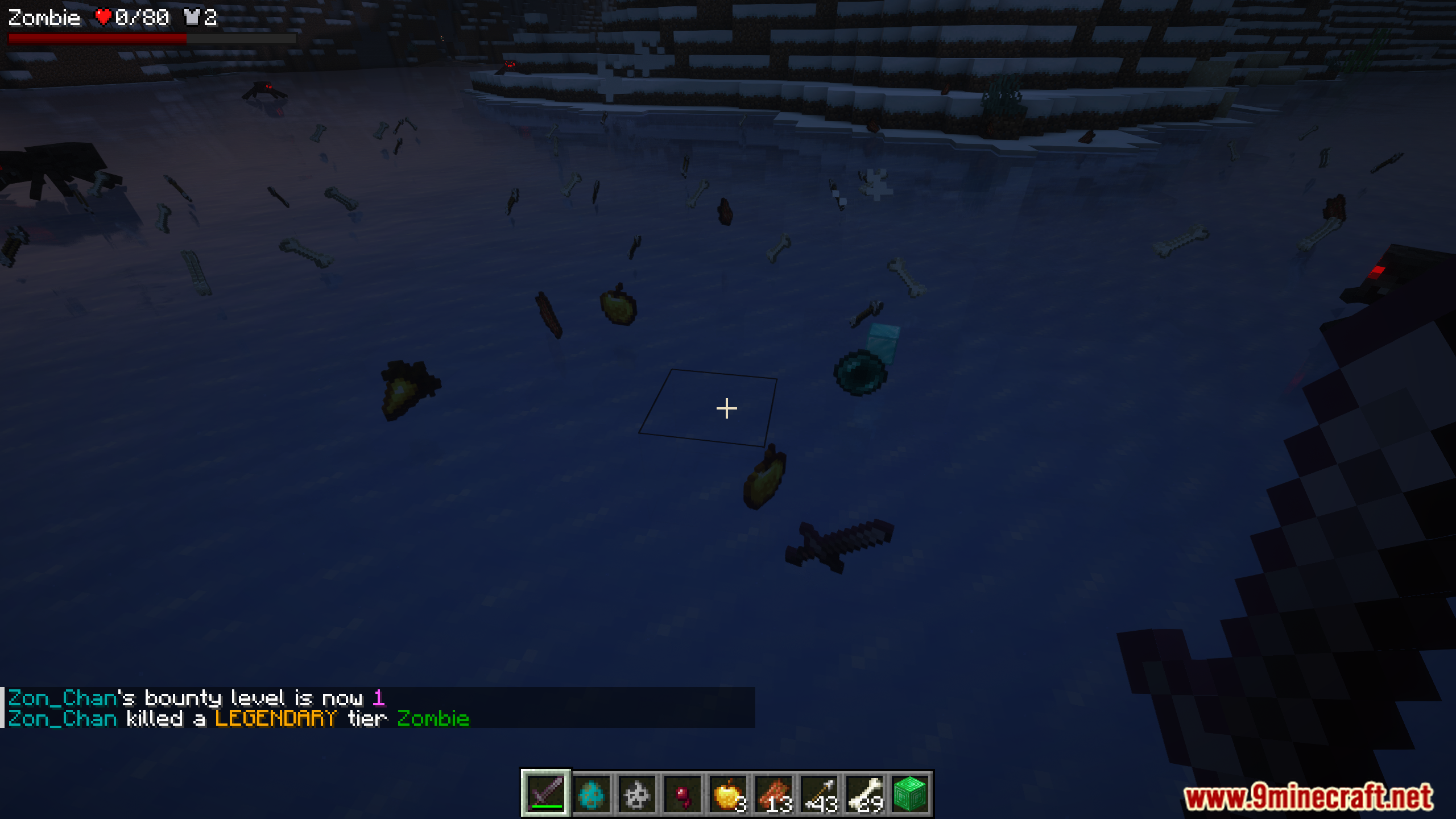
Task: Select the arrows stack of 43
Action: (x=819, y=793)
